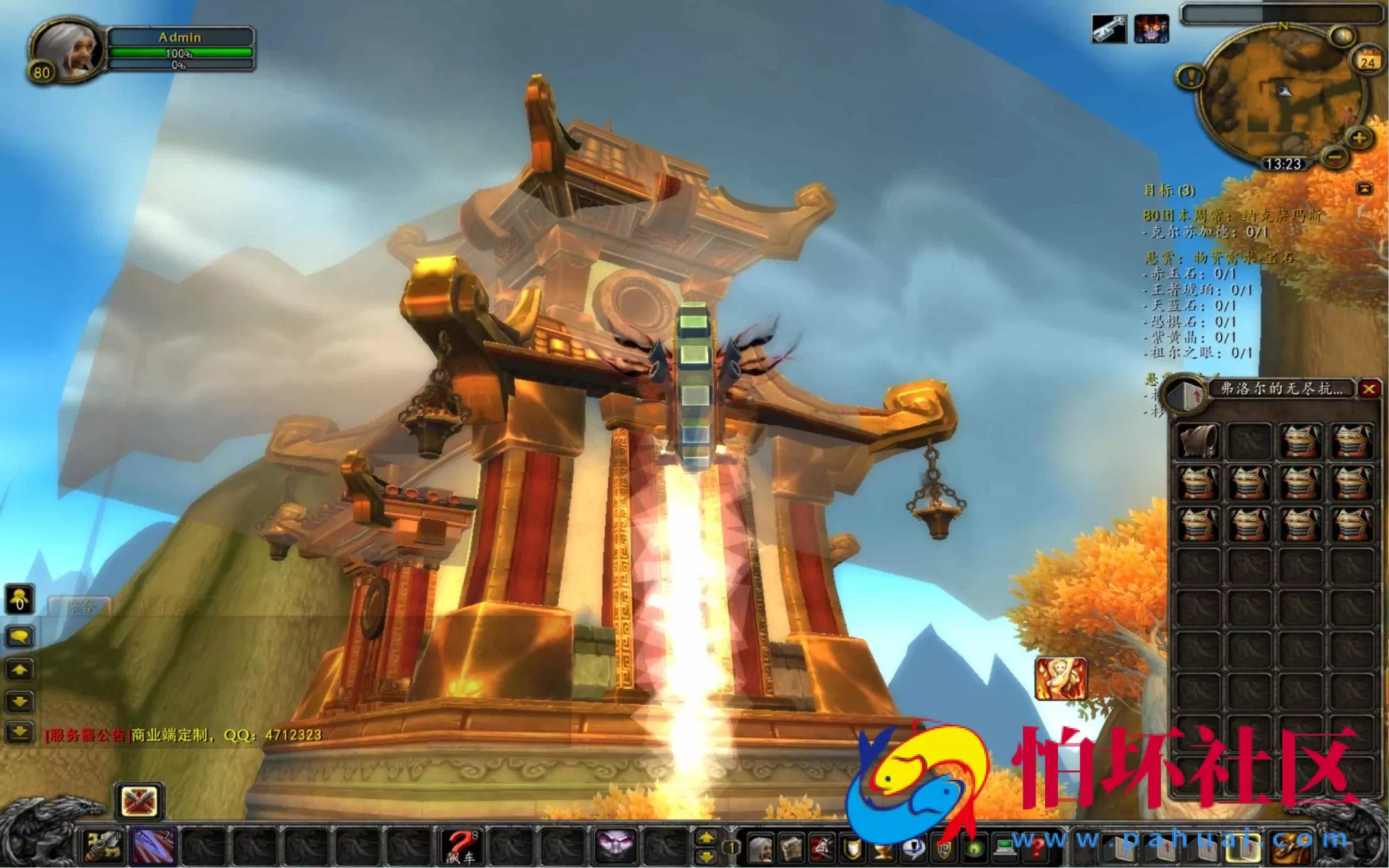Select the 飙车 ability on the action bar
Image resolution: width=1389 pixels, height=868 pixels.
(459, 846)
